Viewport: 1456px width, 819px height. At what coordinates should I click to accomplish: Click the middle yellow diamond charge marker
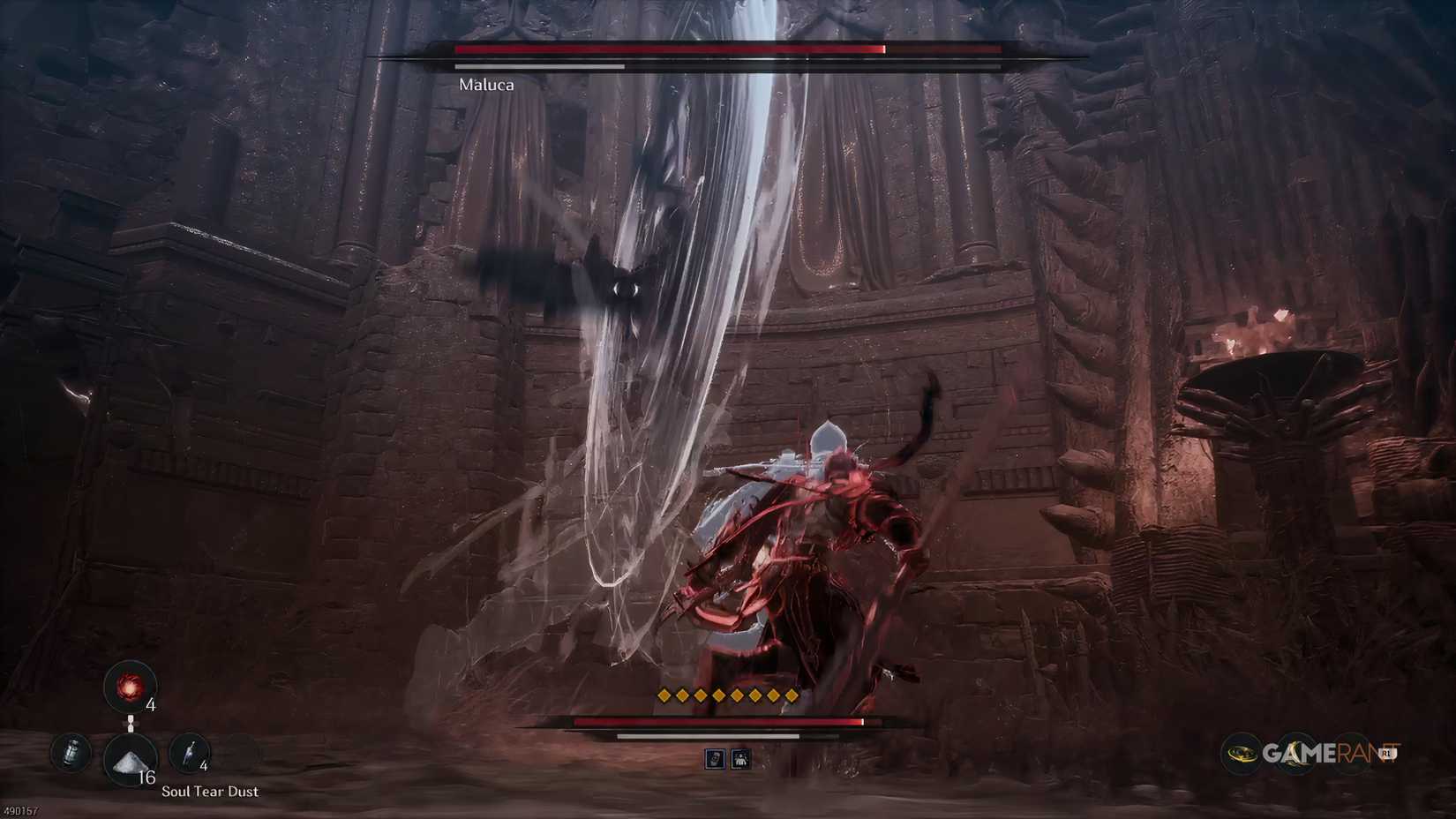[727, 696]
